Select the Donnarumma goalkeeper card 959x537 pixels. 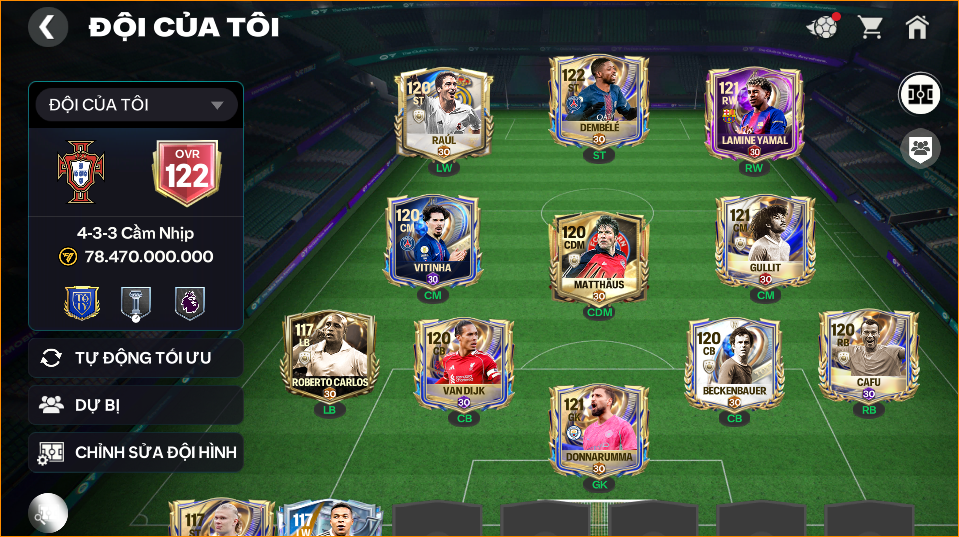tap(598, 430)
